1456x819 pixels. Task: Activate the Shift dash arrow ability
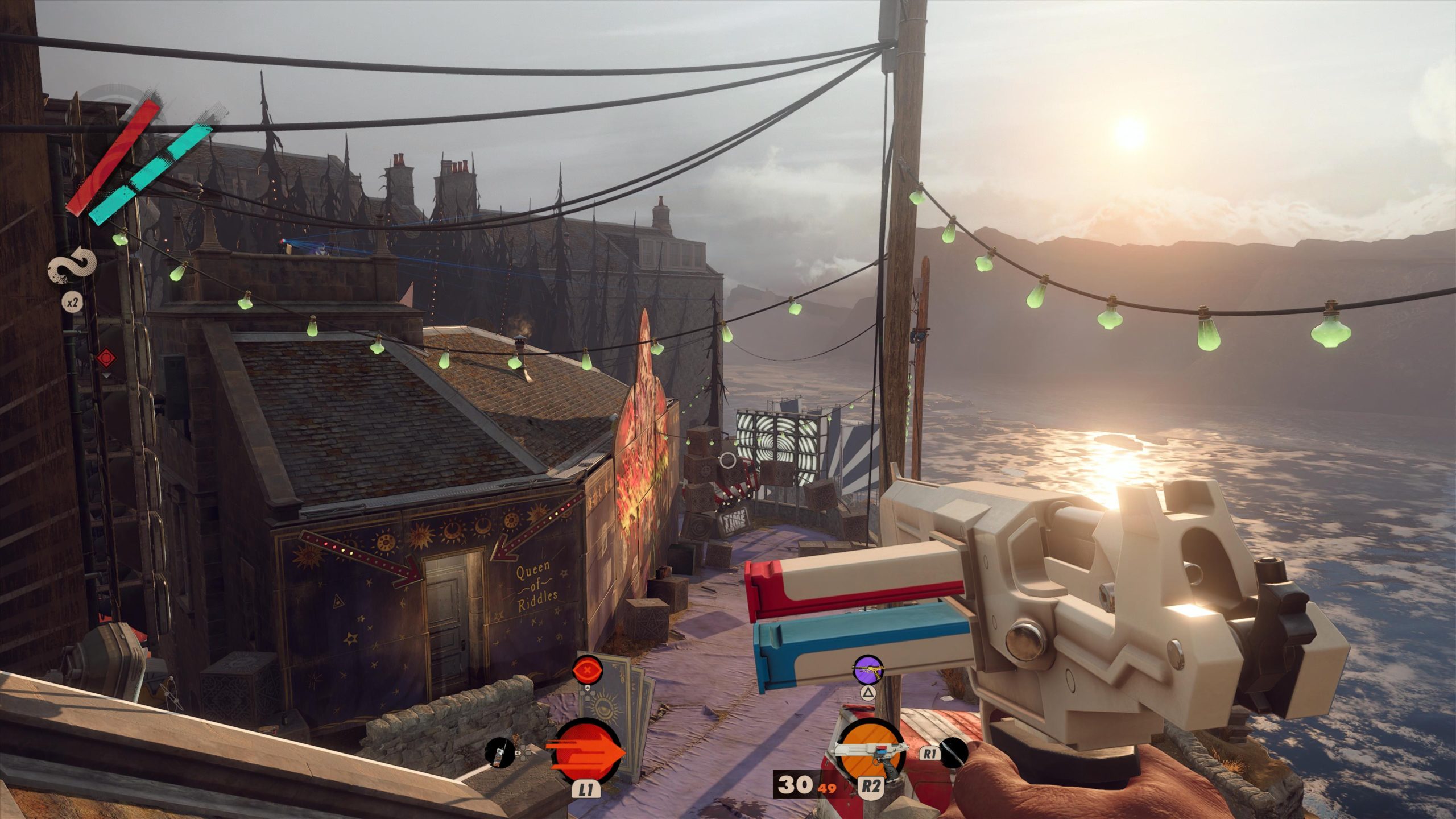[x=586, y=751]
